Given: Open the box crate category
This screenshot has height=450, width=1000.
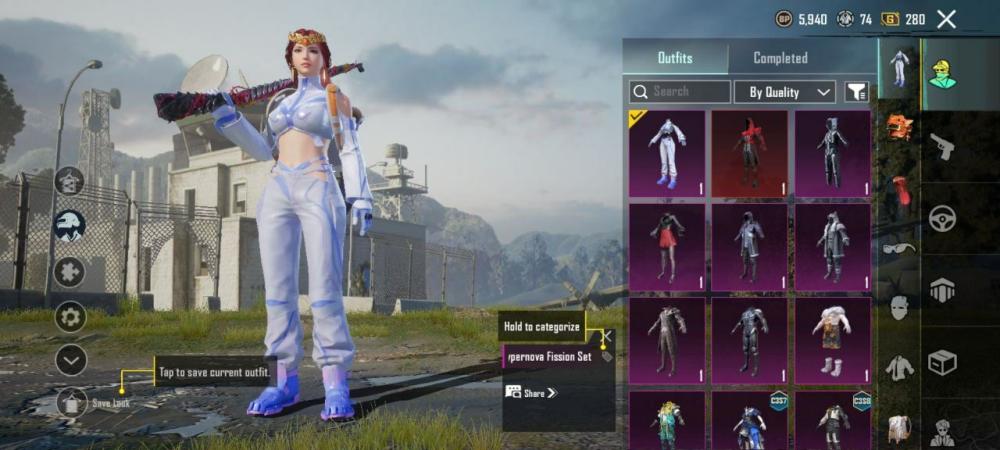Looking at the screenshot, I should (x=941, y=361).
